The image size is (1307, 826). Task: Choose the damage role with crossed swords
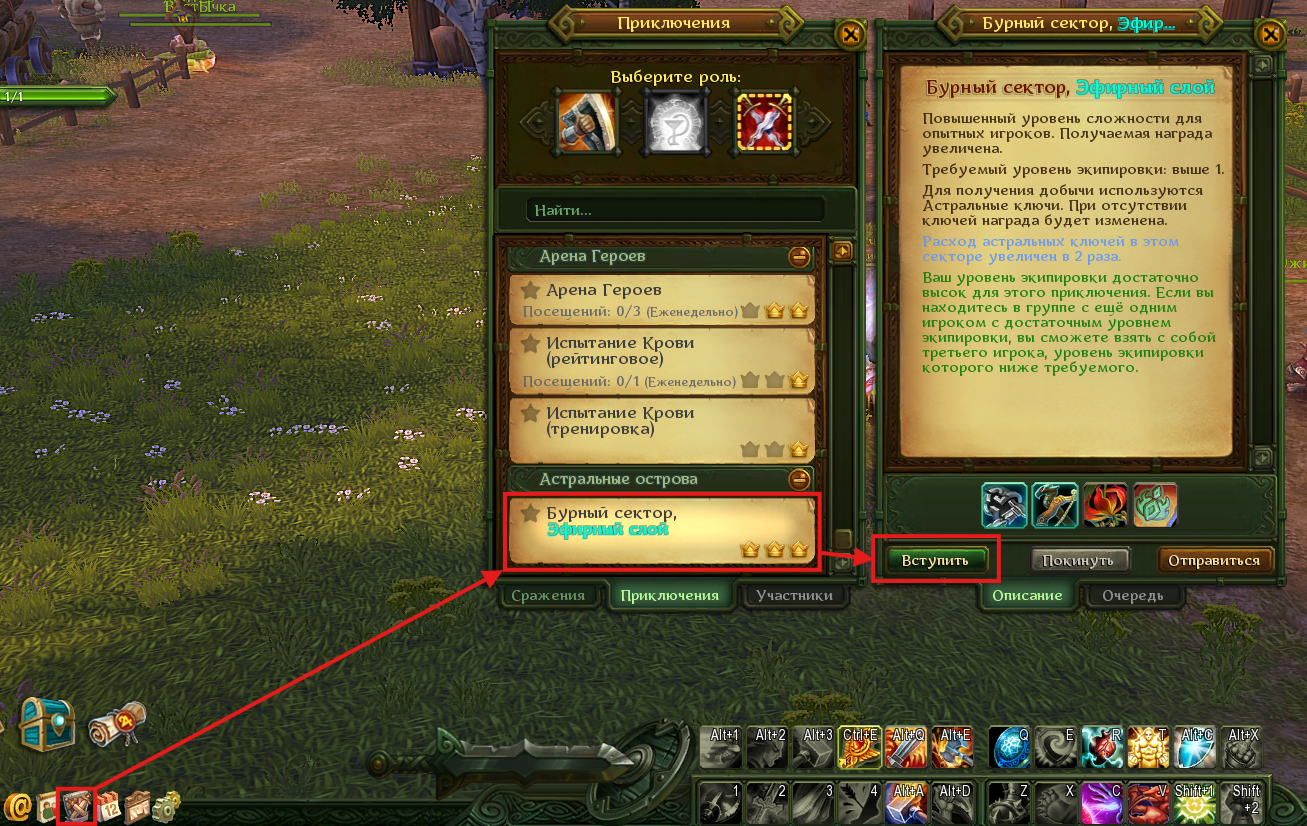point(764,122)
